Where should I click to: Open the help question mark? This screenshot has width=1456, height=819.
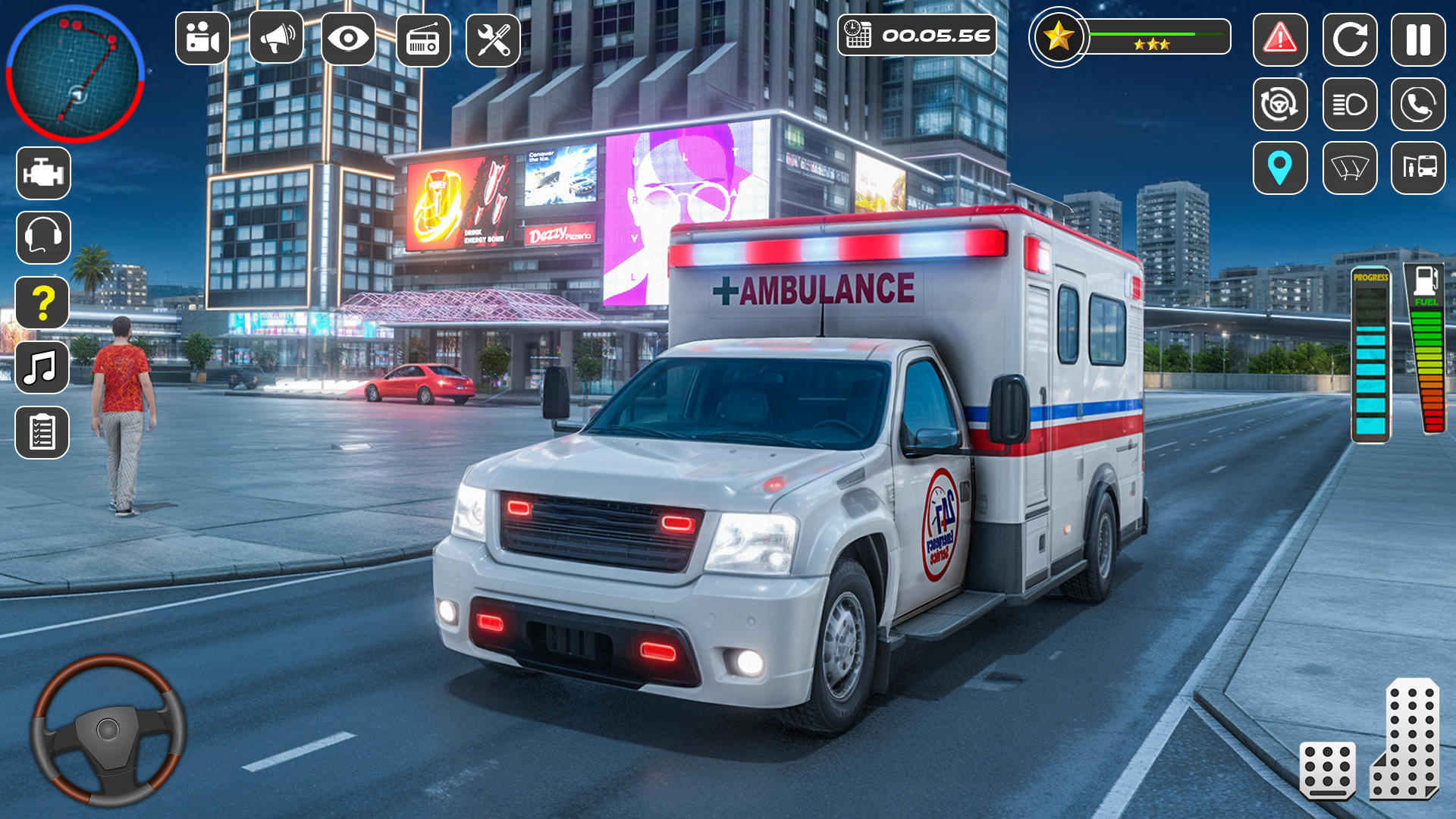tap(43, 302)
